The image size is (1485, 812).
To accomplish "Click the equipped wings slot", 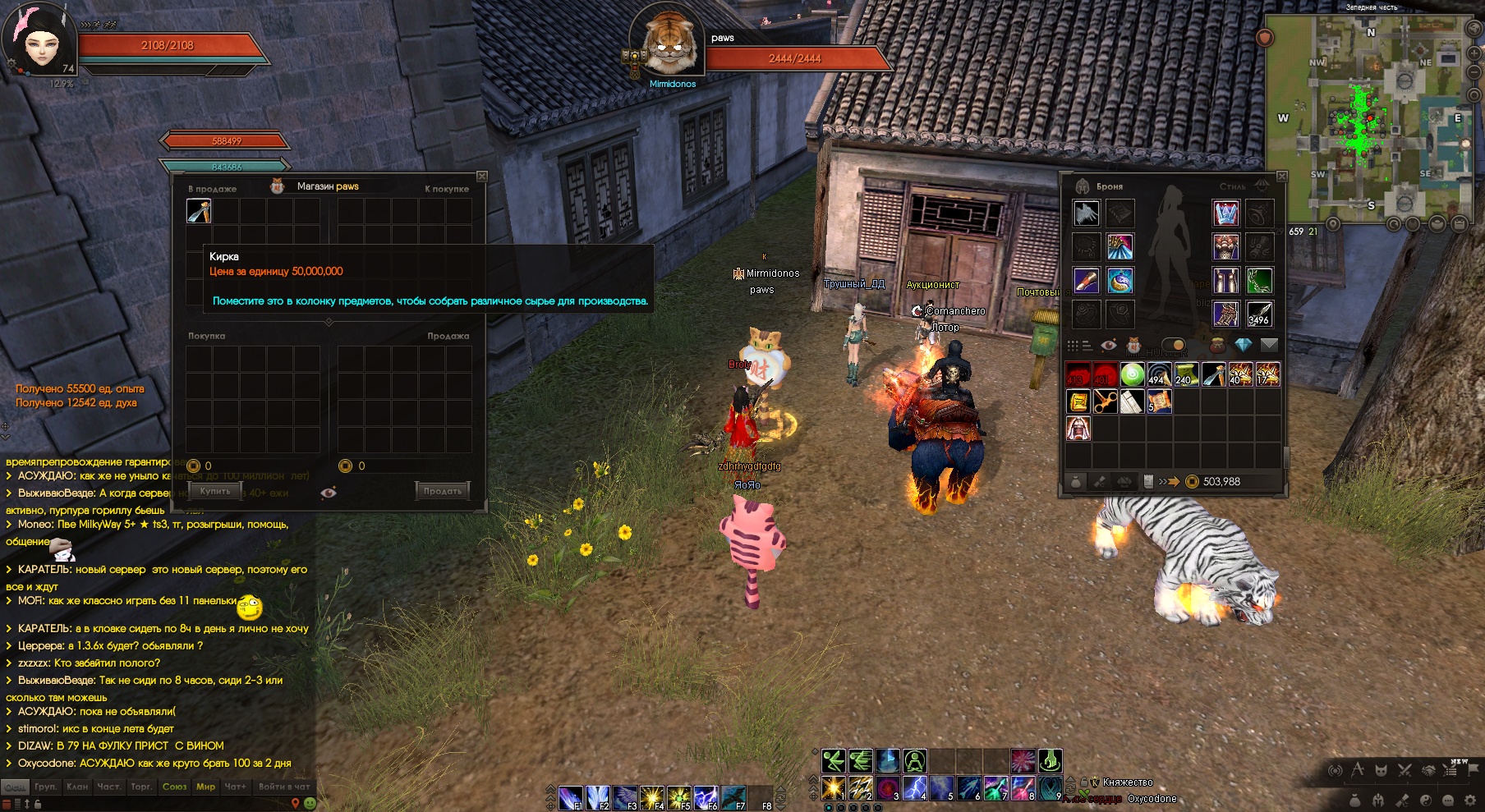I will pos(1087,213).
